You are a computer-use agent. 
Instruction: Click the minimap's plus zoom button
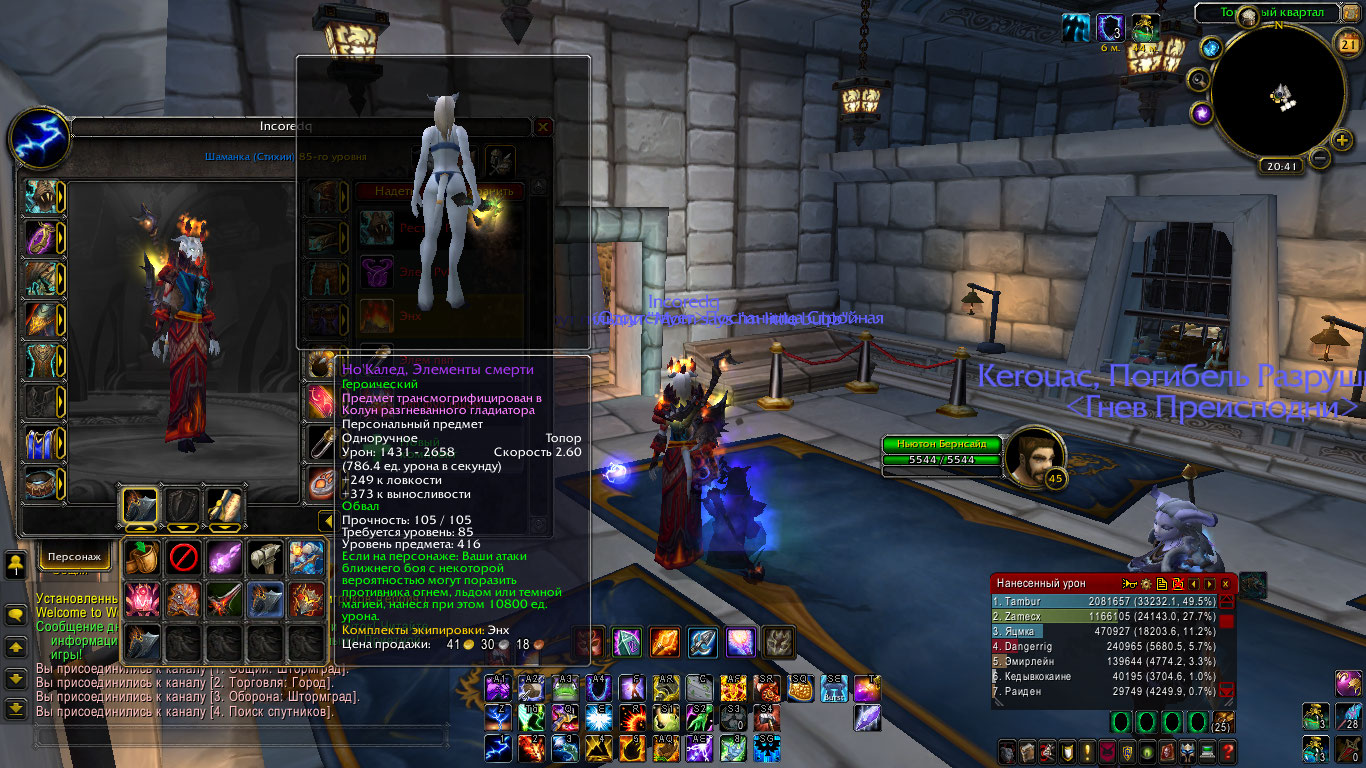(x=1342, y=139)
